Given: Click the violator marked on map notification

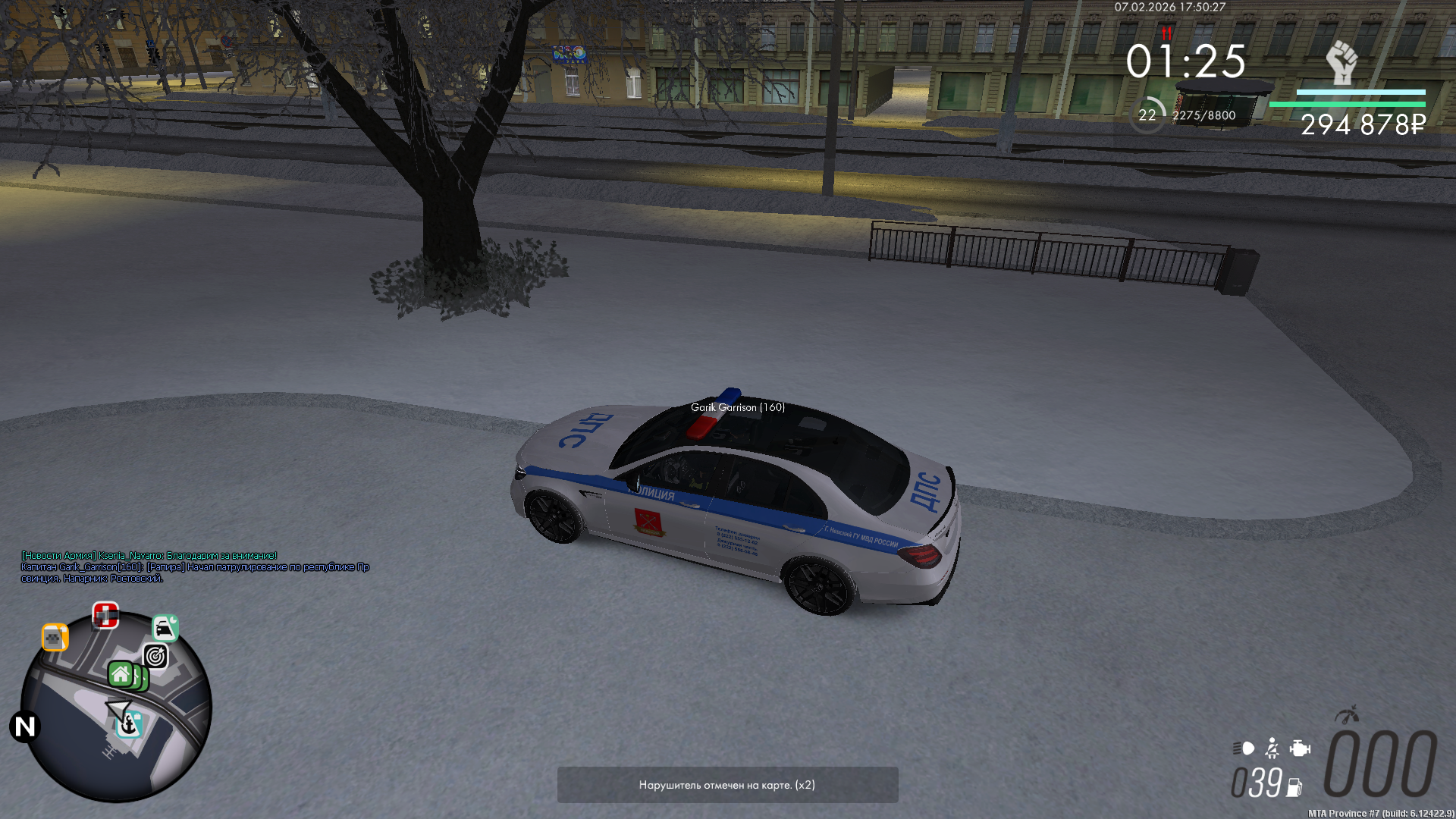Looking at the screenshot, I should coord(727,785).
